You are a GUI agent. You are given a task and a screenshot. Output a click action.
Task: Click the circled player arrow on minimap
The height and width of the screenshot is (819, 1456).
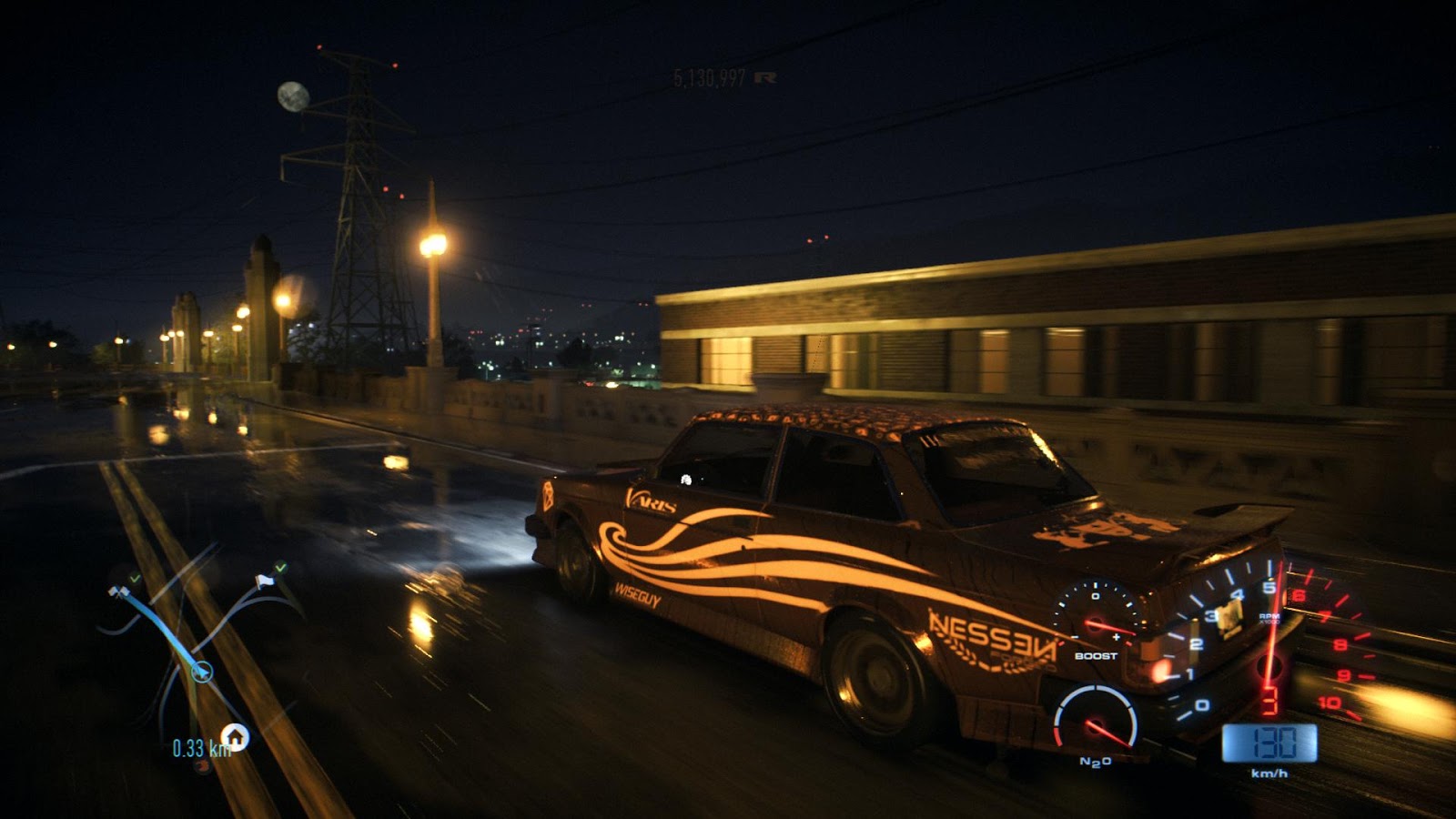click(202, 672)
